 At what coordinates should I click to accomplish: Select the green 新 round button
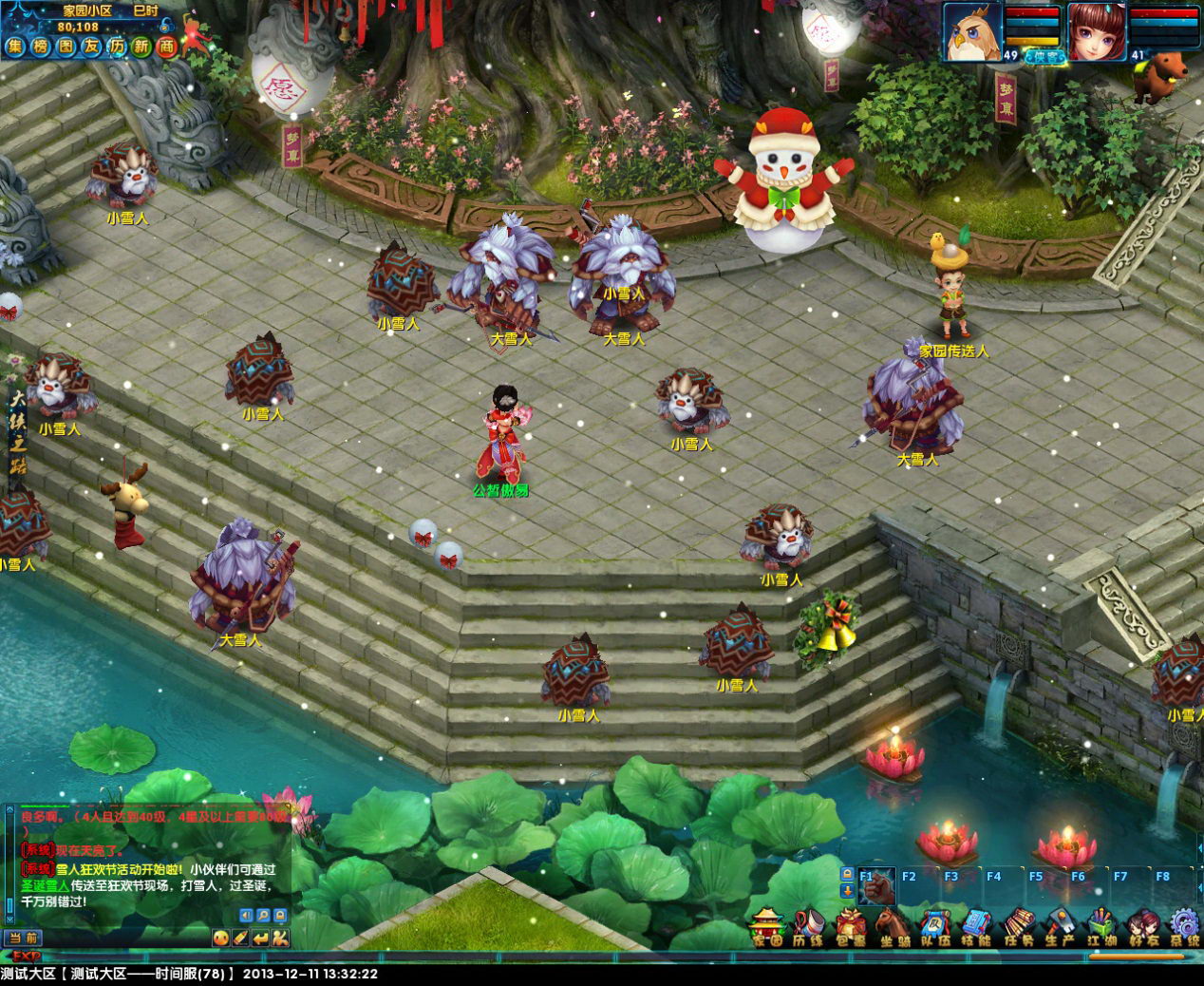pyautogui.click(x=141, y=47)
